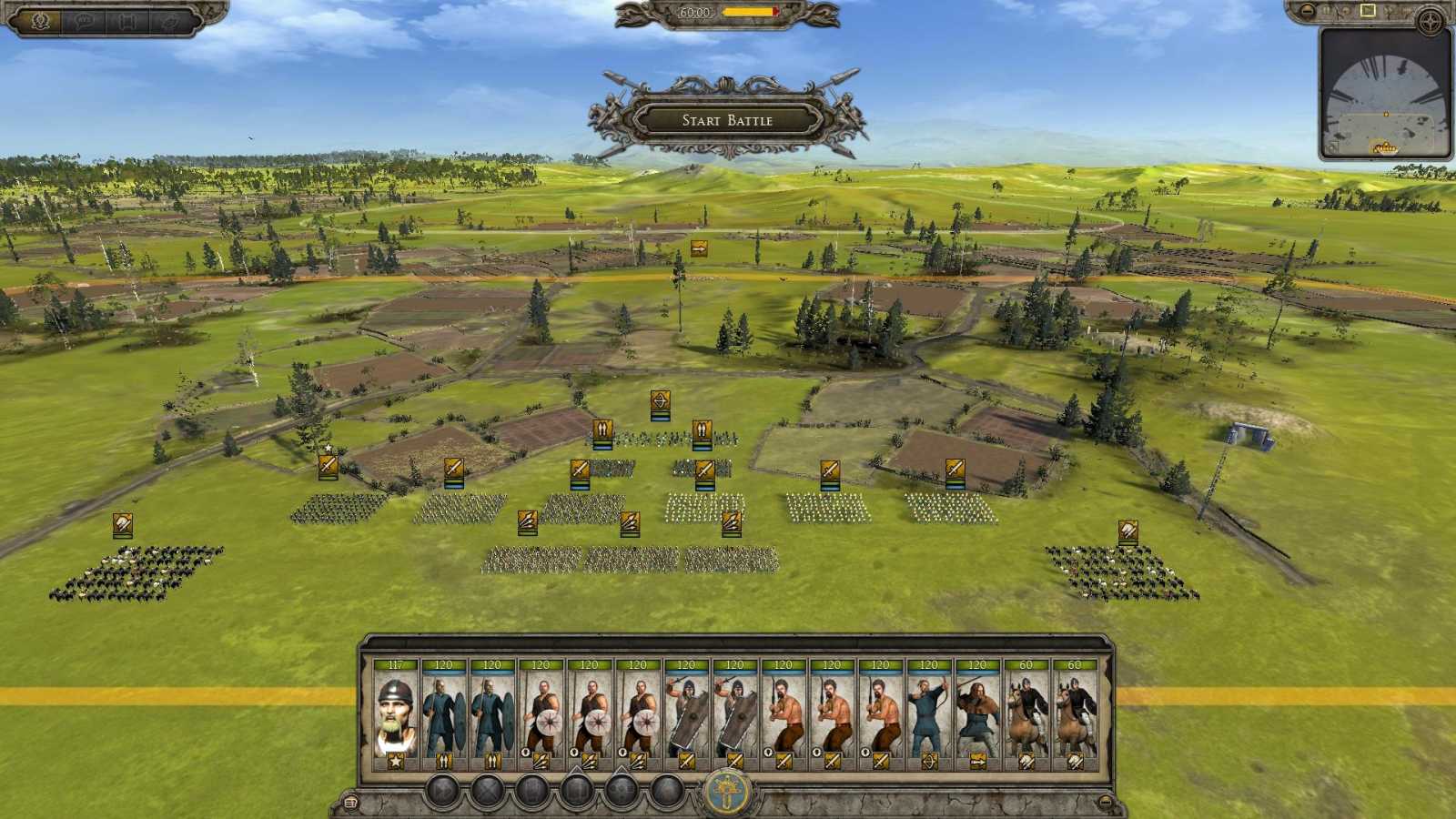Select the general's star icon on his unit card
Screen dimensions: 1456x819
coord(395,761)
